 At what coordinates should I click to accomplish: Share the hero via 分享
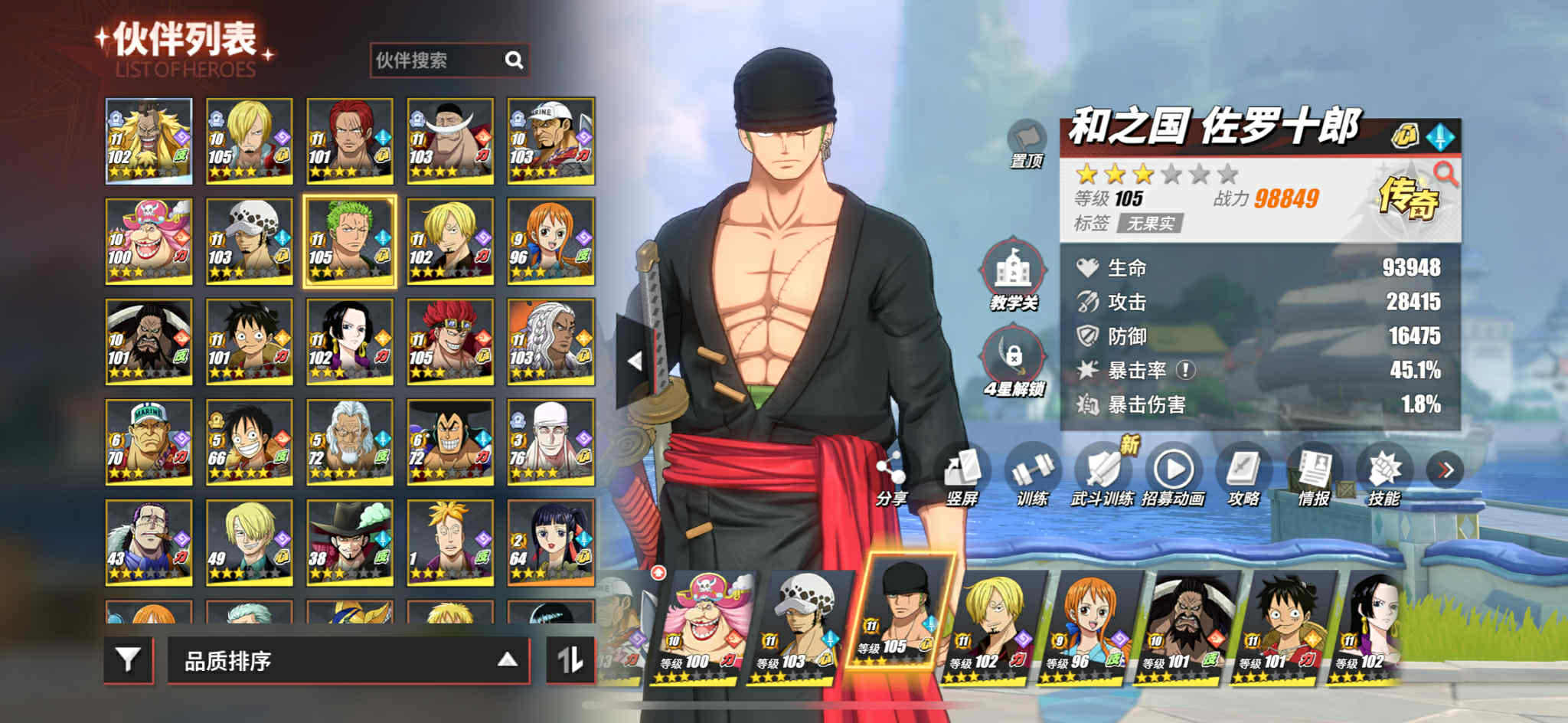point(890,475)
